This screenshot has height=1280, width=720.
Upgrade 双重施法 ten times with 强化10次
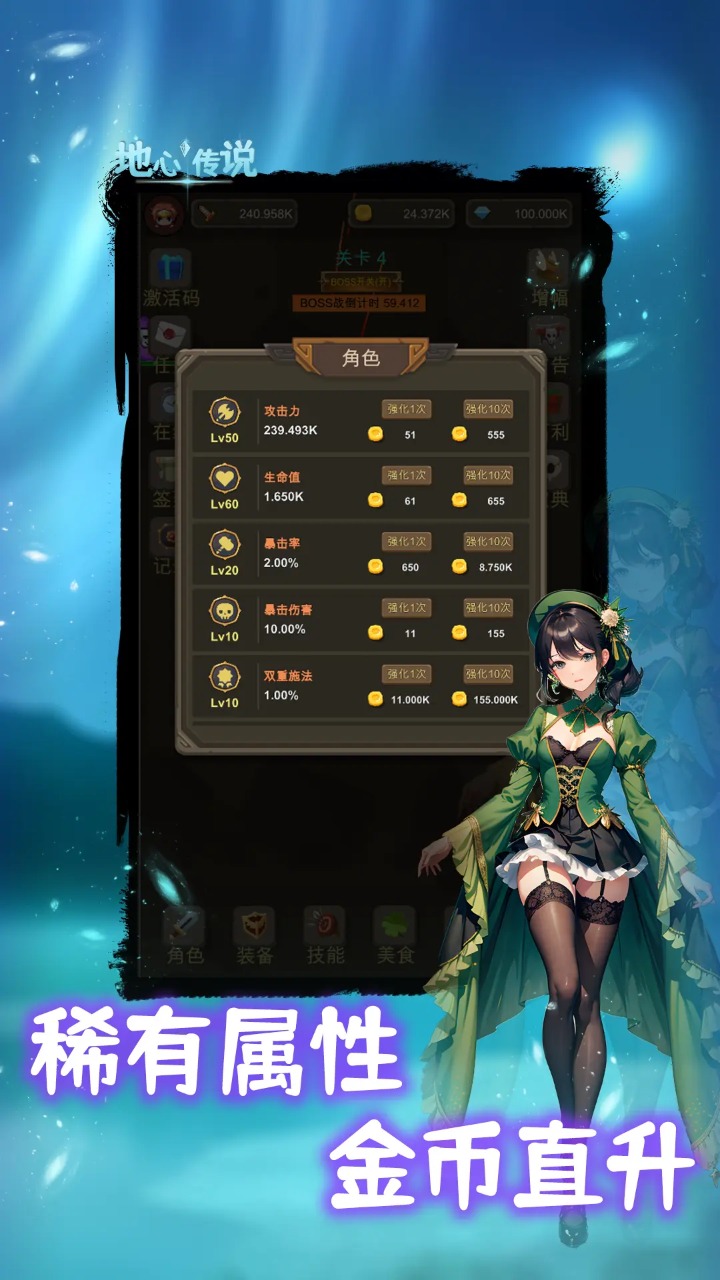click(488, 674)
